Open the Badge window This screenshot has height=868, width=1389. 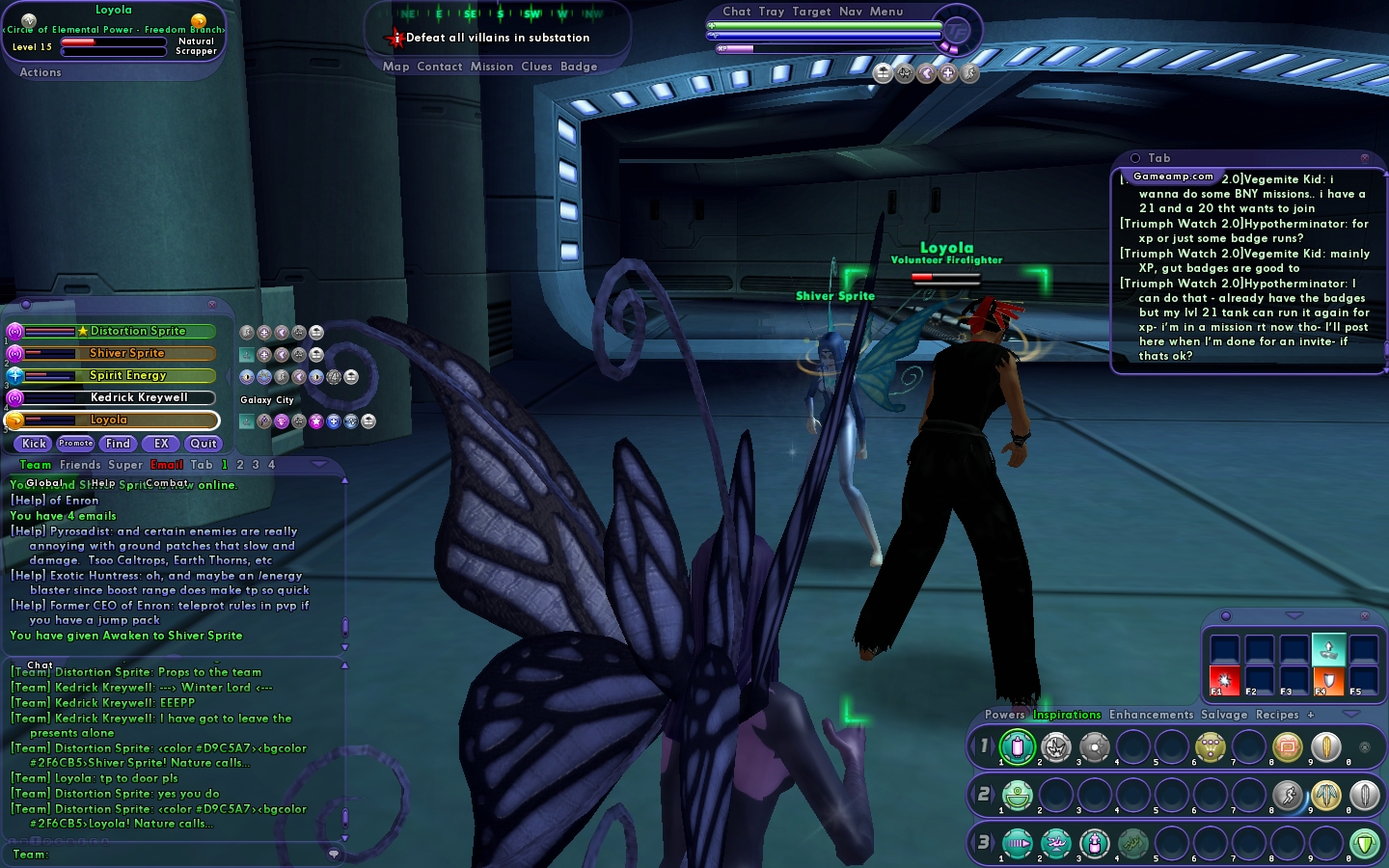(x=579, y=67)
